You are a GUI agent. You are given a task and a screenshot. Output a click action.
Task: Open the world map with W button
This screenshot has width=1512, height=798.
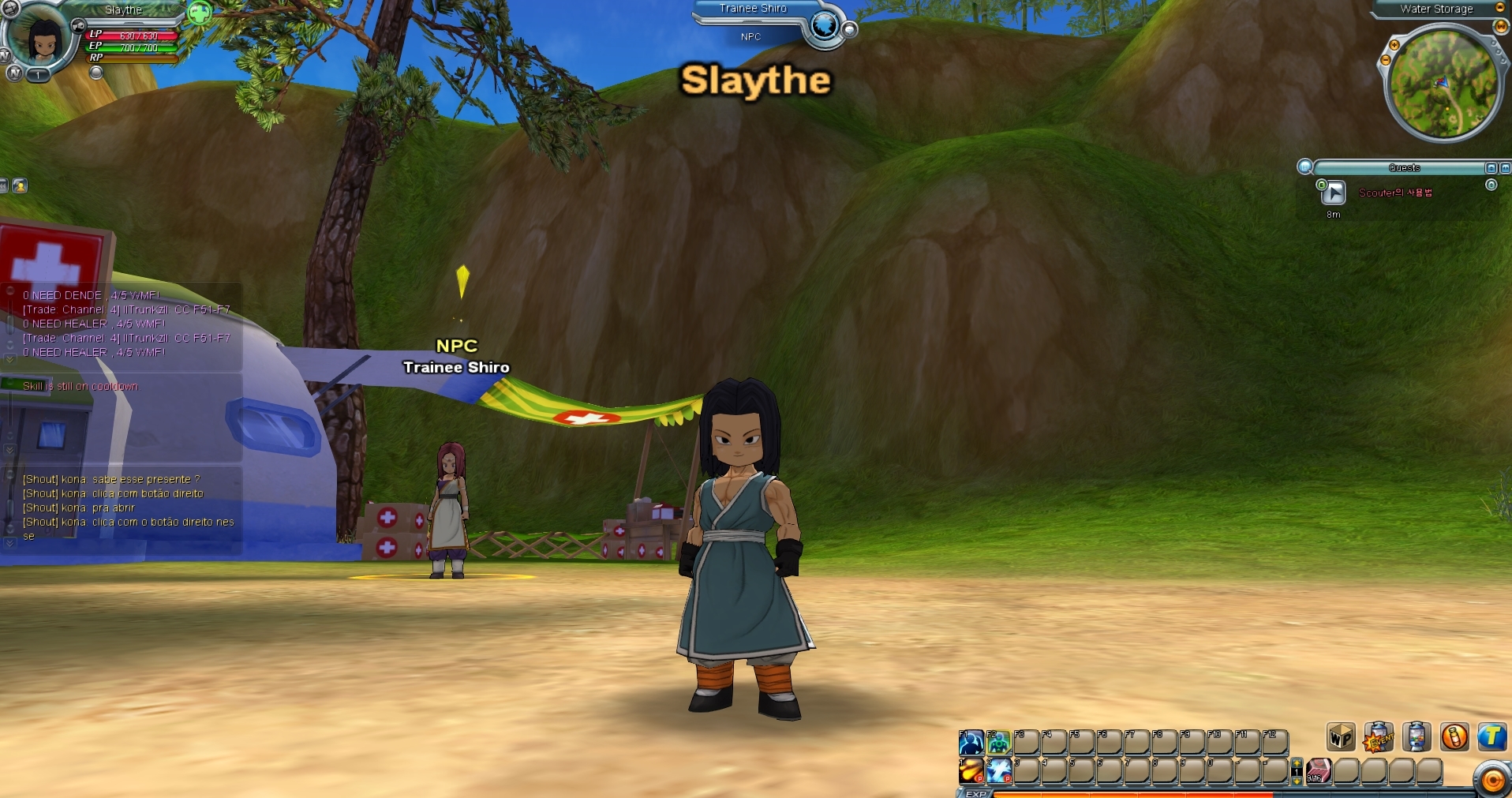click(1500, 26)
